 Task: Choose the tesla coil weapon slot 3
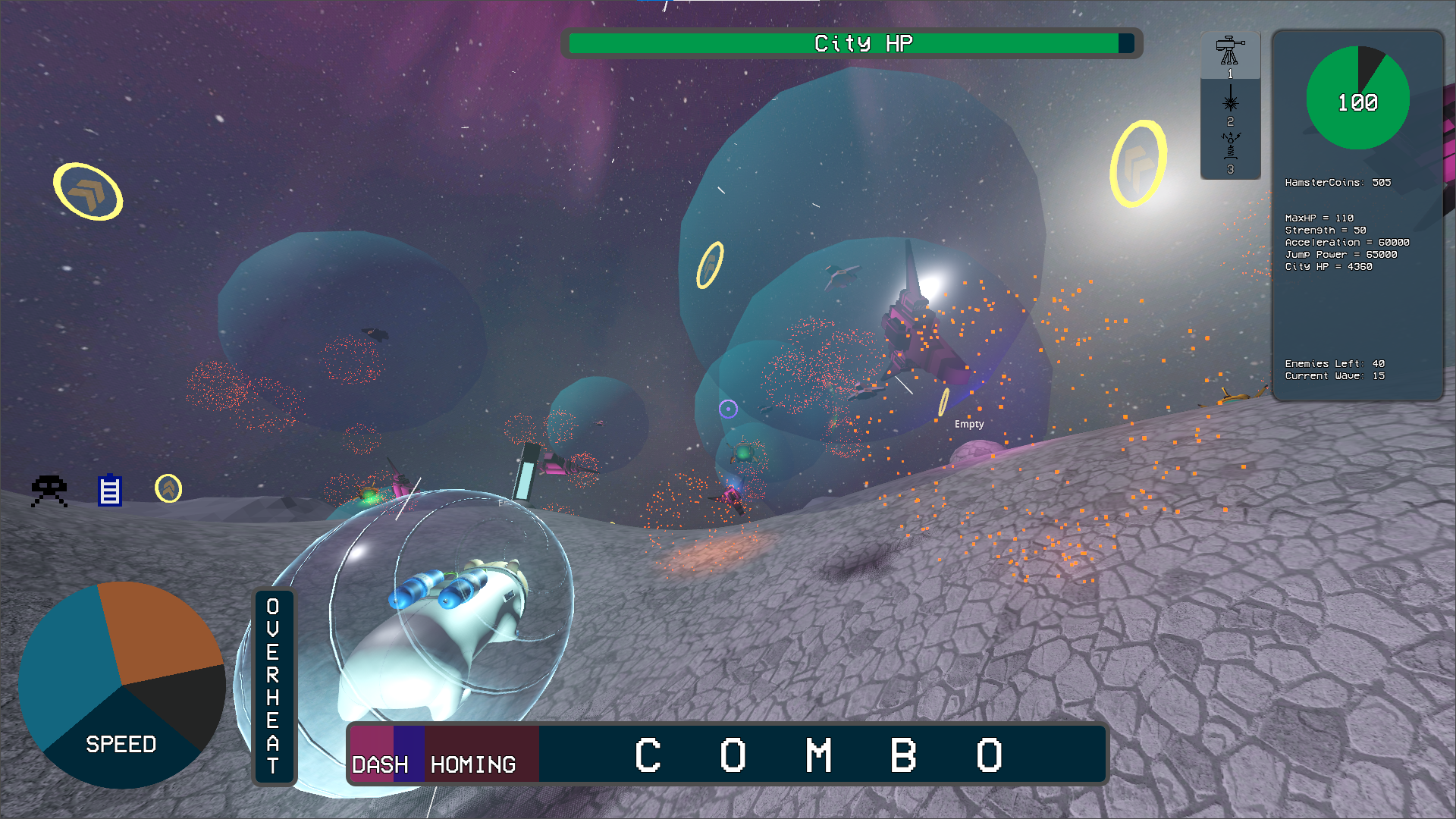[x=1230, y=149]
